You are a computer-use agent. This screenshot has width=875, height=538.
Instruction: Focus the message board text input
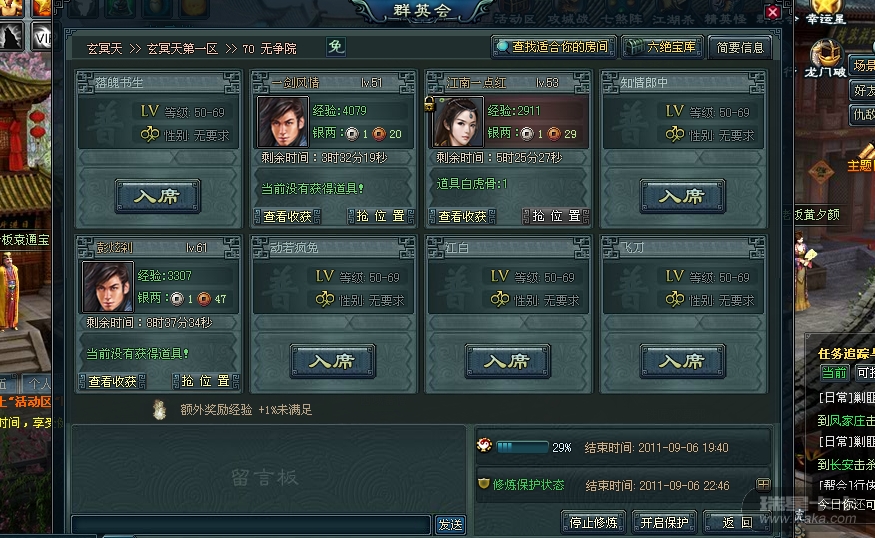click(x=251, y=524)
